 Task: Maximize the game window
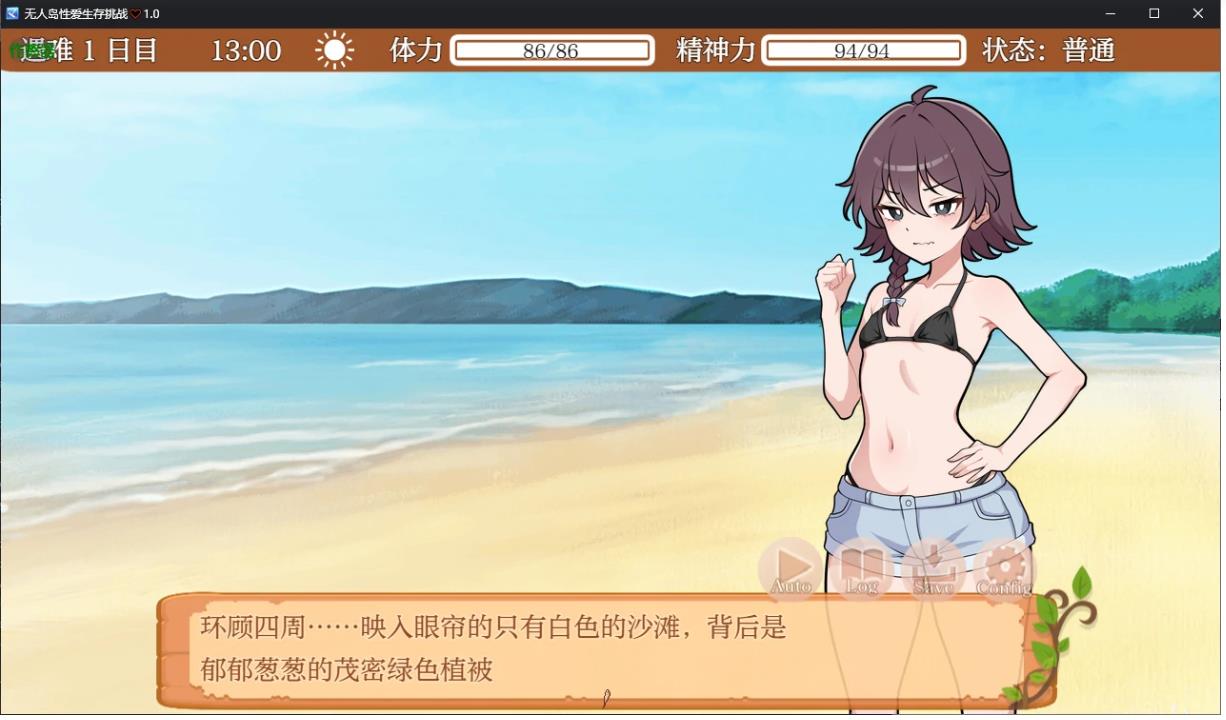(1154, 14)
